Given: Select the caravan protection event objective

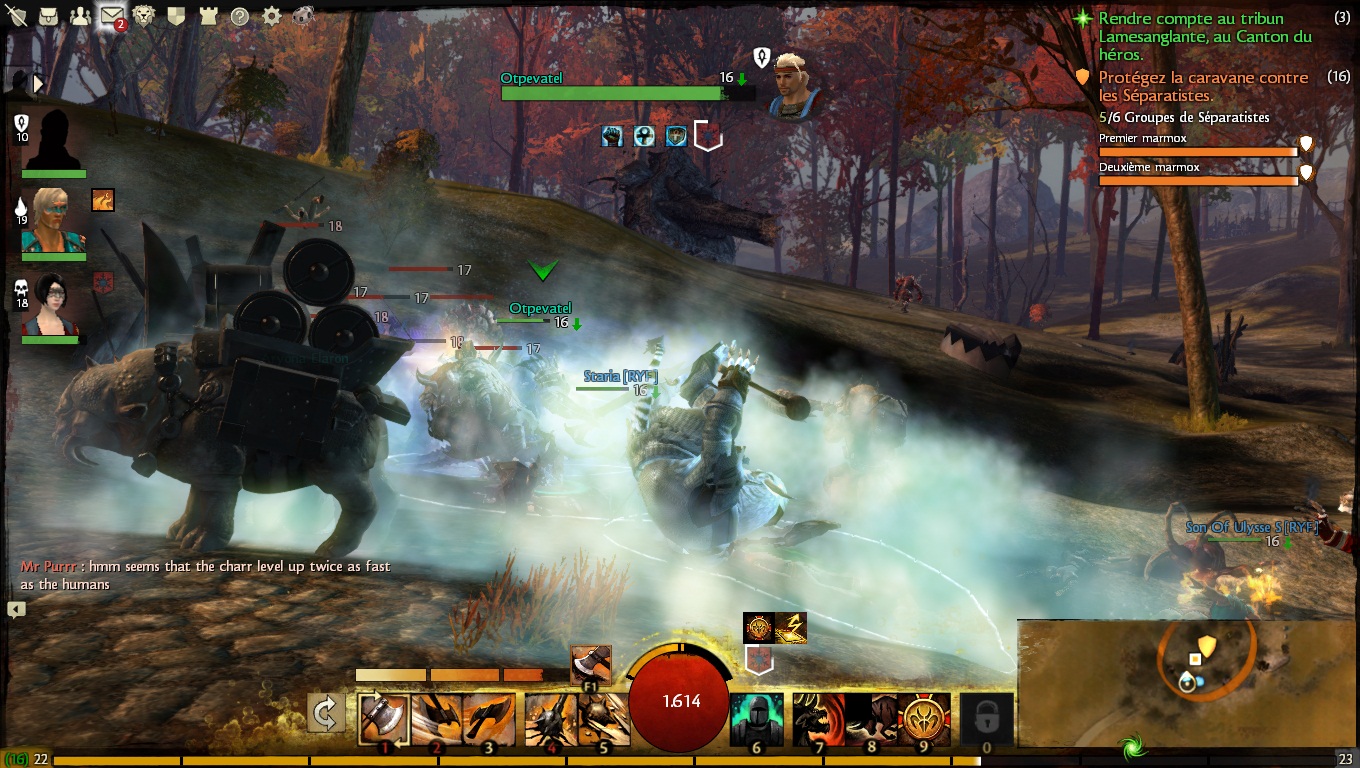Looking at the screenshot, I should coord(1203,86).
